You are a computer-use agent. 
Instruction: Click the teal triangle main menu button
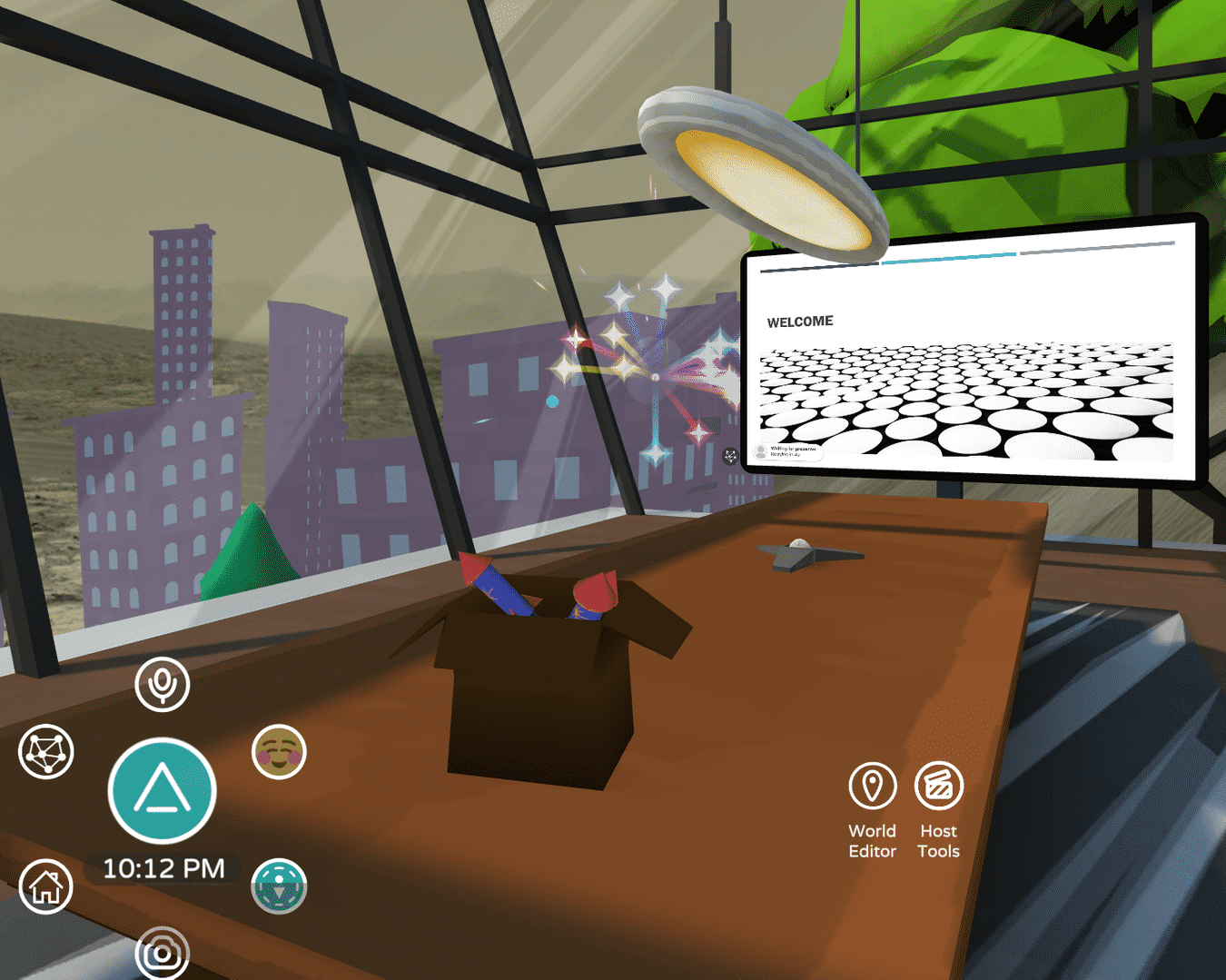(163, 790)
